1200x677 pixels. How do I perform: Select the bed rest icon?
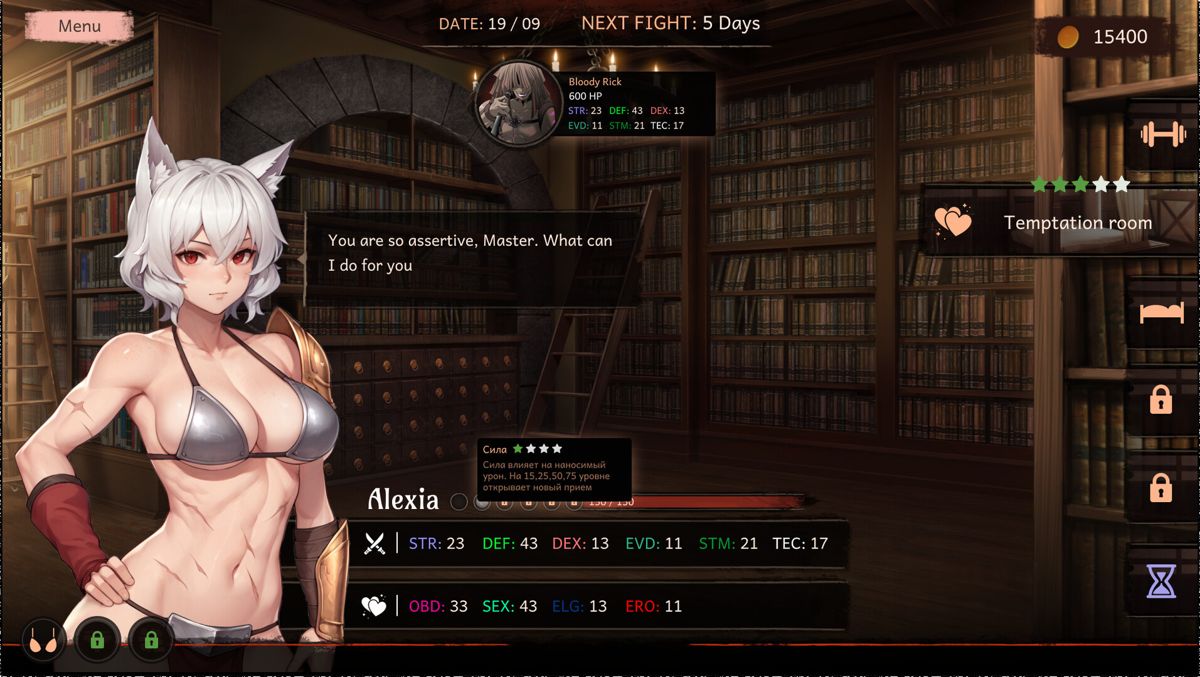(x=1161, y=313)
